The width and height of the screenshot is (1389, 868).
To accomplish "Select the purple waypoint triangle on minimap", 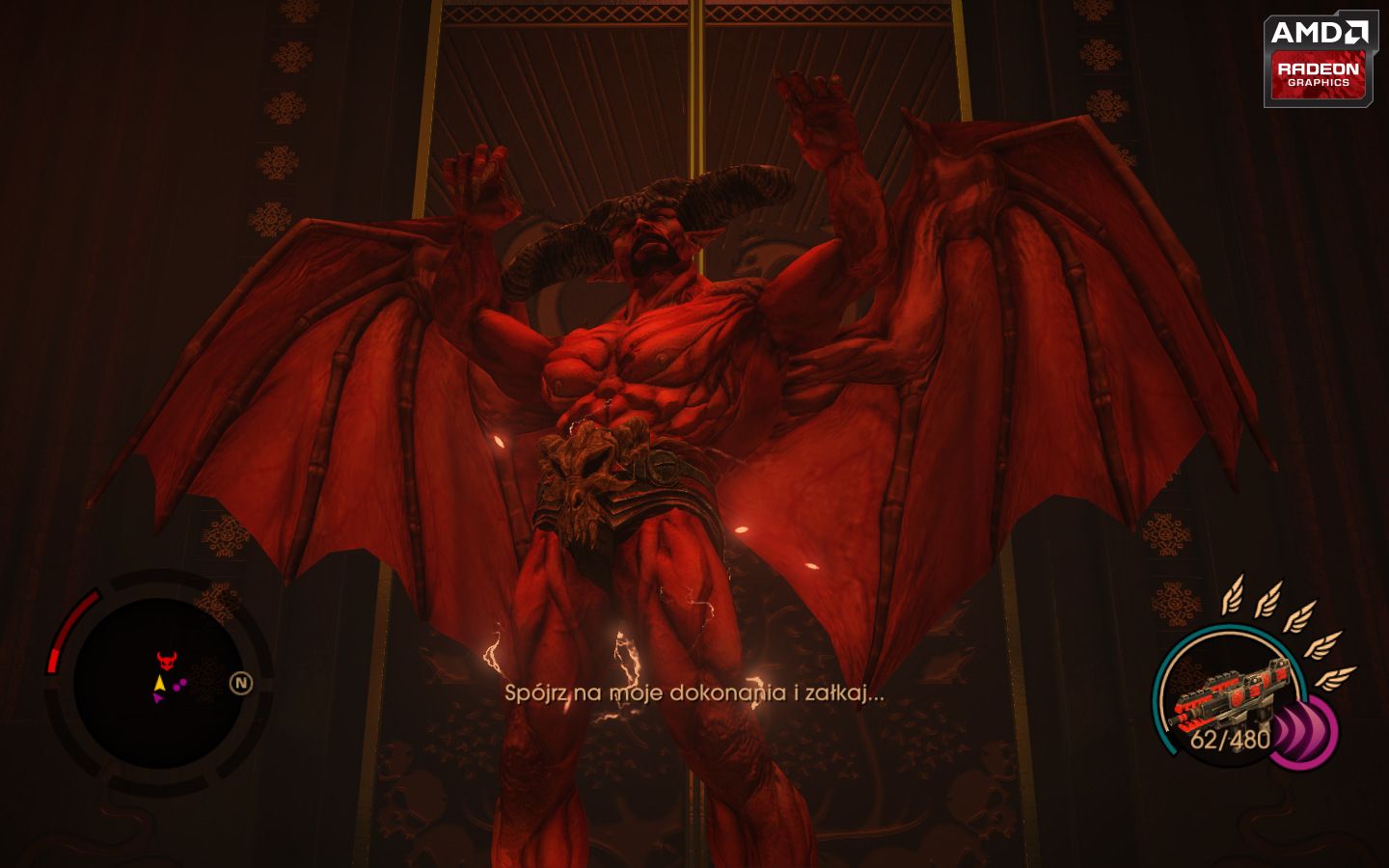I will click(159, 696).
